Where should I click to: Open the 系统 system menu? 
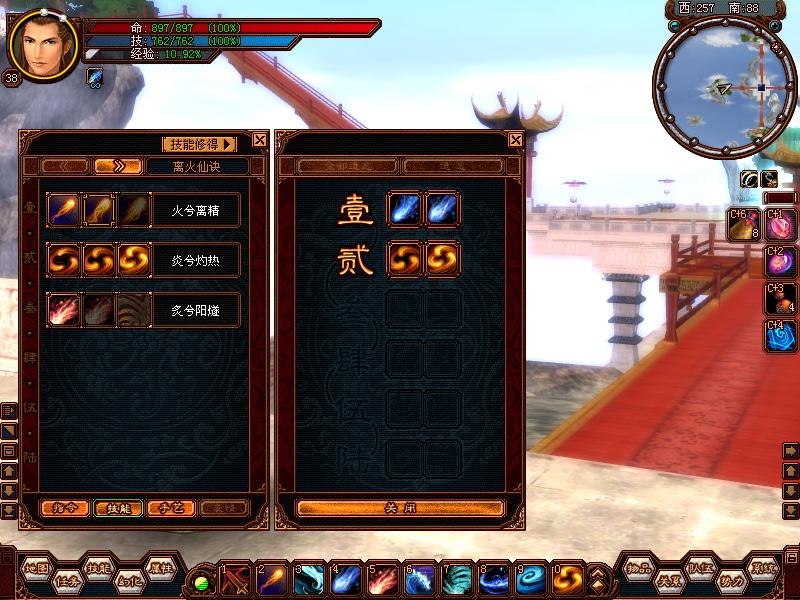pos(763,567)
